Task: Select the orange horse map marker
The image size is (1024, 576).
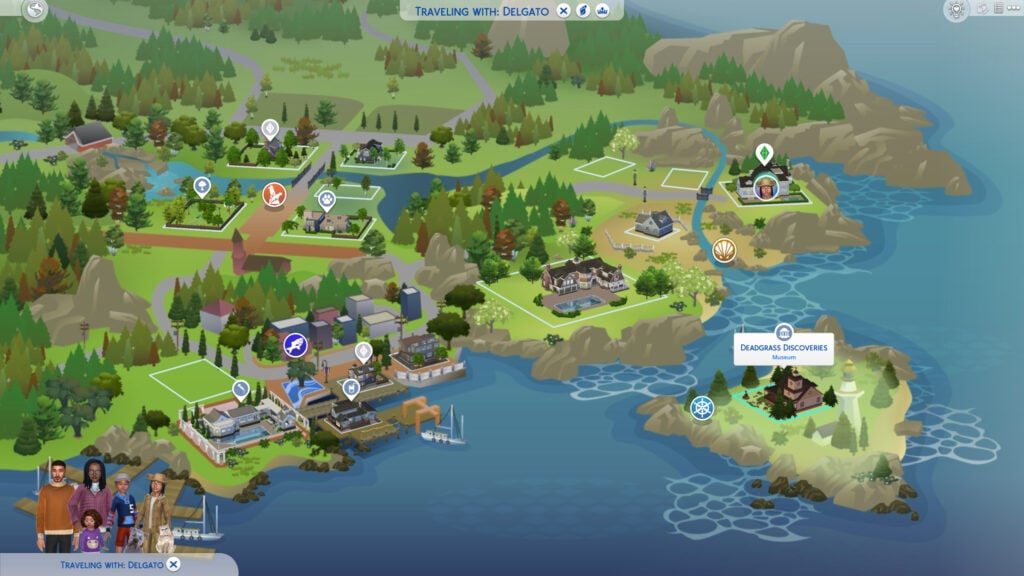Action: [x=274, y=194]
